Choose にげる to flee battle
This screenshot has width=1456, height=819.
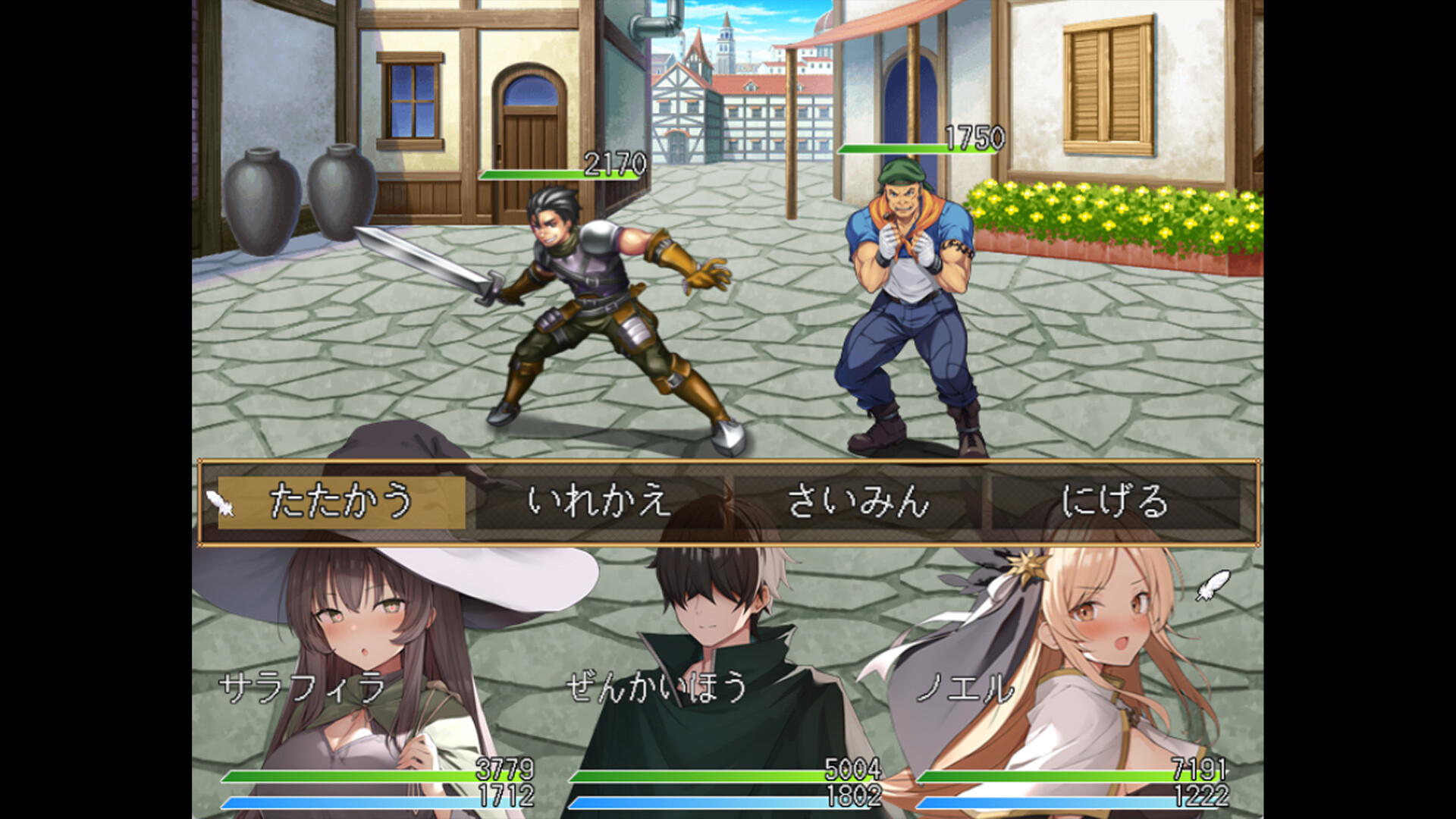coord(1115,502)
